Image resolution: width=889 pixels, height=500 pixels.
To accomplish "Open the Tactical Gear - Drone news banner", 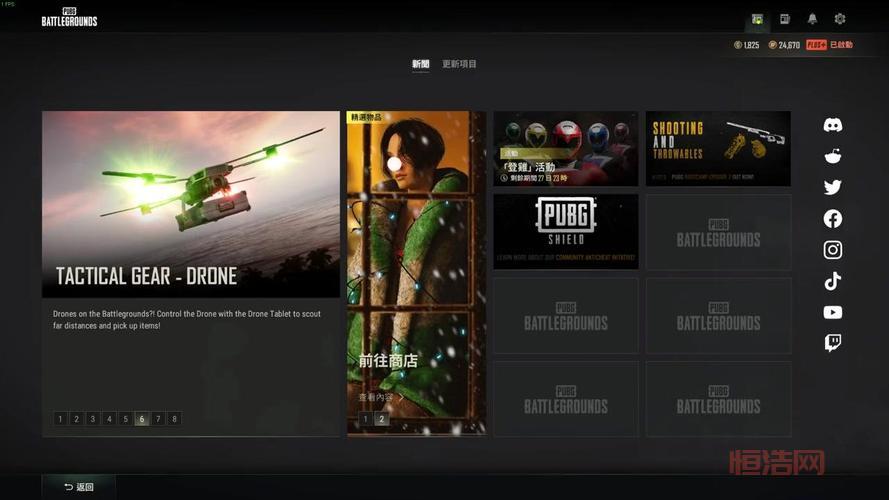I will (190, 204).
